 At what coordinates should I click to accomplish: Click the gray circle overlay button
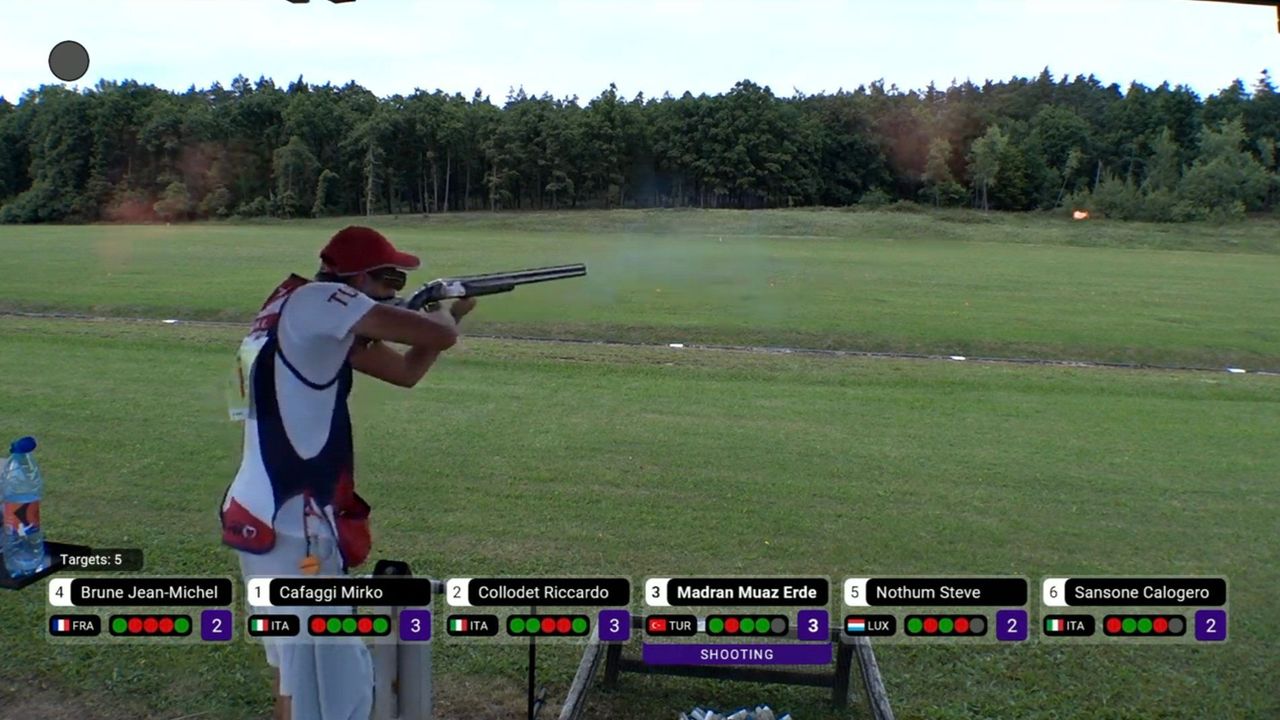[69, 61]
